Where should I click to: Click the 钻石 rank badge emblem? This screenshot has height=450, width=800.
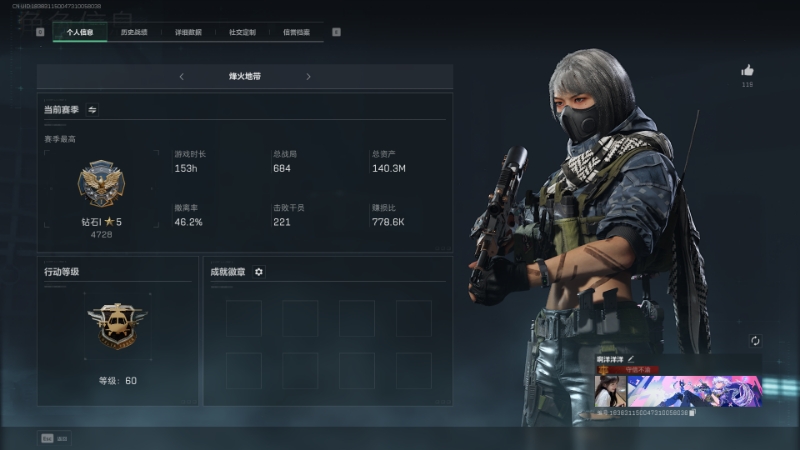100,185
